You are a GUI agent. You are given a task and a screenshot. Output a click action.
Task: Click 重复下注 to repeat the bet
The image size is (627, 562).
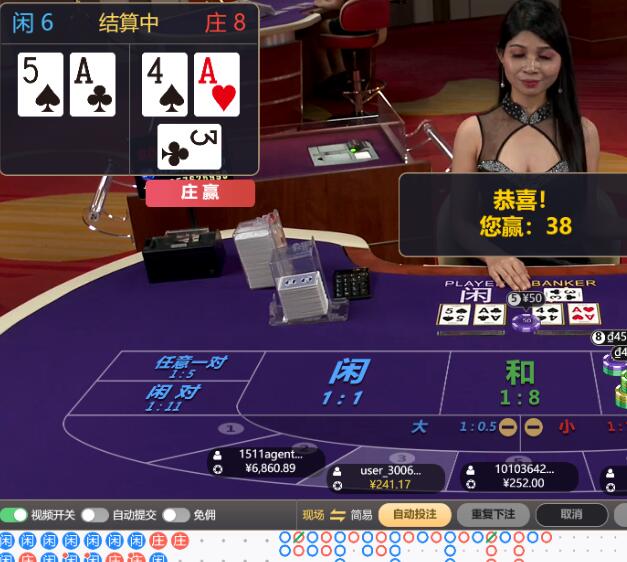tap(493, 515)
